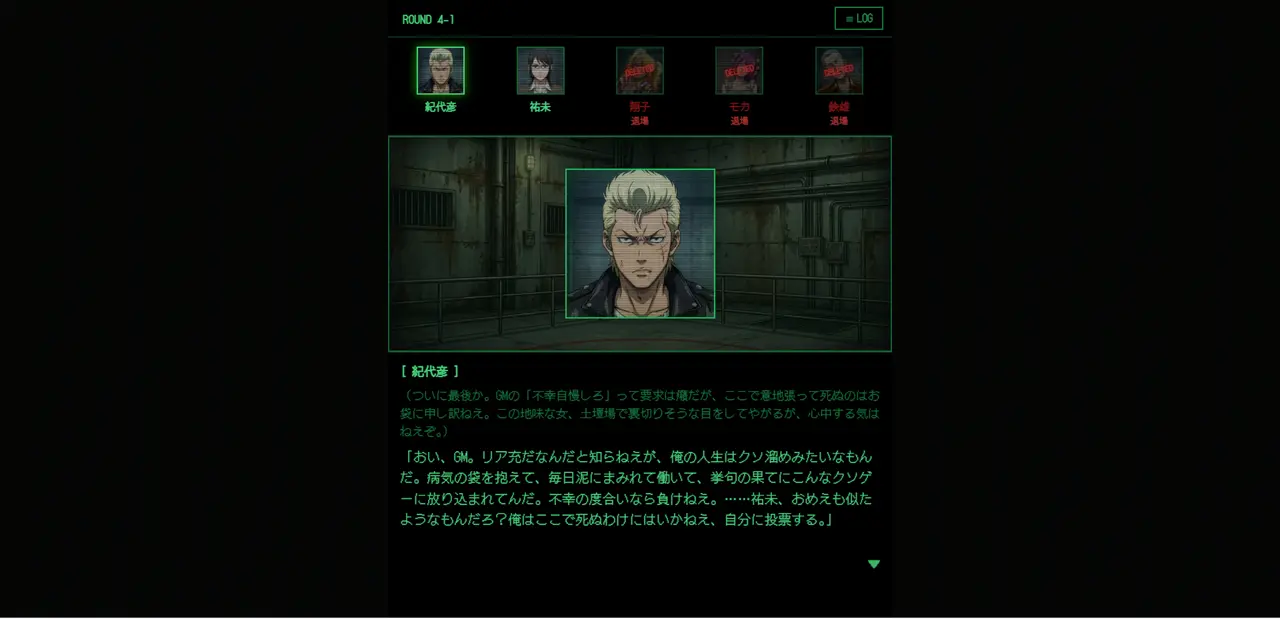
Task: Select 祐未's portrait in the roster
Action: (540, 71)
